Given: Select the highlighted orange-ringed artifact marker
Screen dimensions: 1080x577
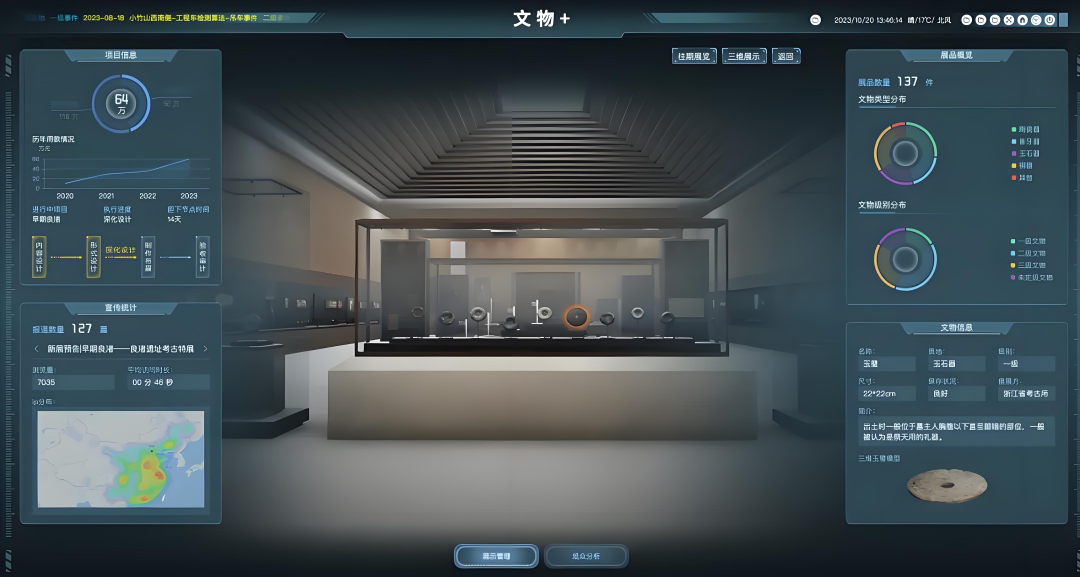Looking at the screenshot, I should click(576, 317).
